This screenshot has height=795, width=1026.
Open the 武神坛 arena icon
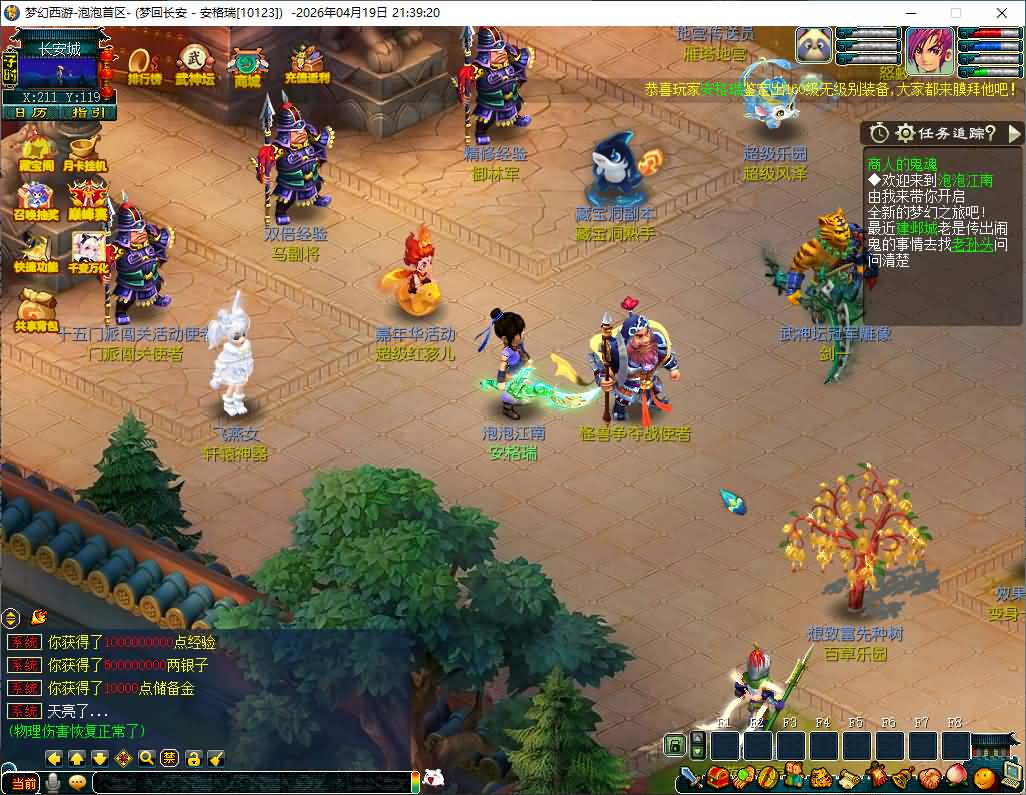194,65
